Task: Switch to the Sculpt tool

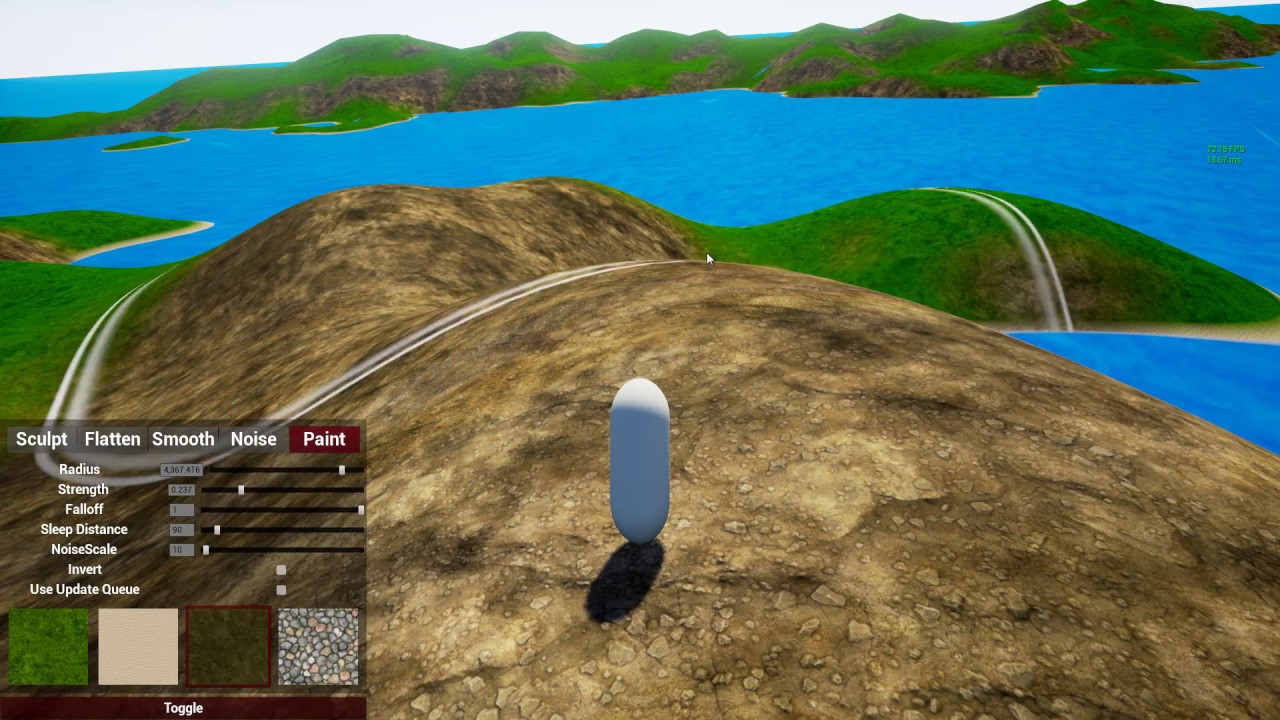Action: coord(42,439)
